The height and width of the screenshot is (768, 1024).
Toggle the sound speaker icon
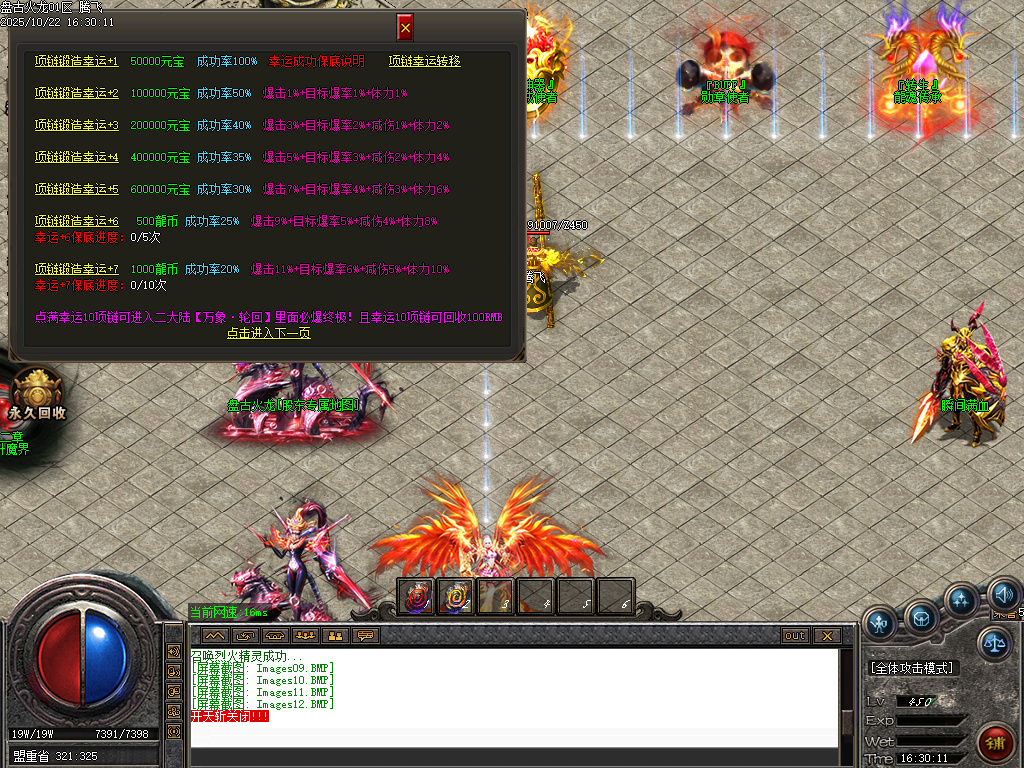[x=1003, y=597]
